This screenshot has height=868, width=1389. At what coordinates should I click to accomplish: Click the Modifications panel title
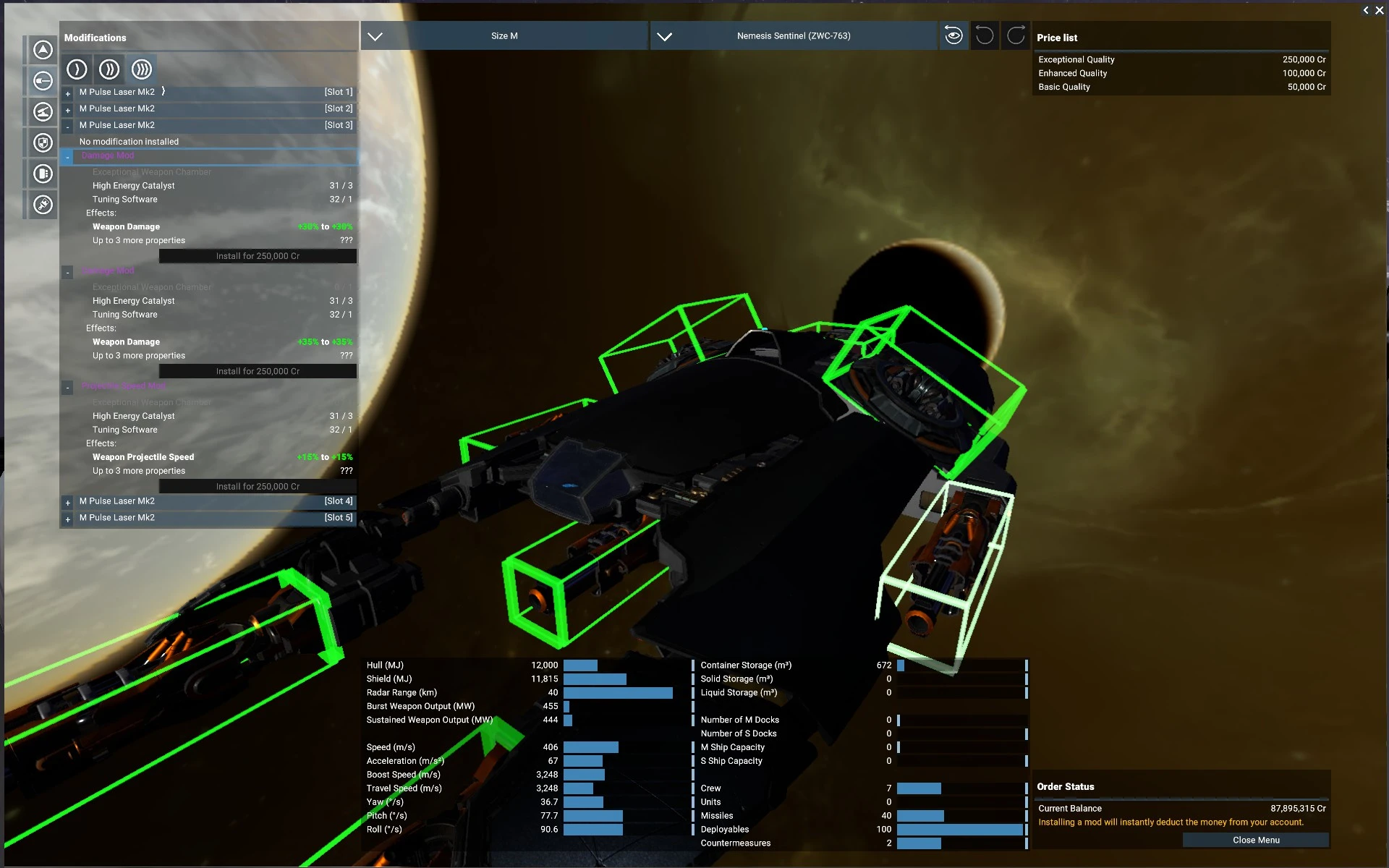(95, 38)
